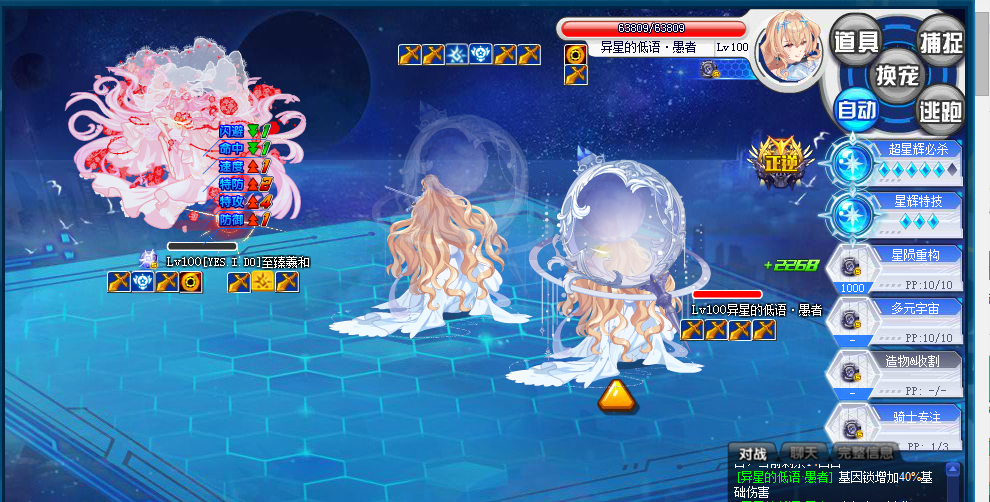
Task: Pick the 骑士专注 skill
Action: pyautogui.click(x=908, y=424)
